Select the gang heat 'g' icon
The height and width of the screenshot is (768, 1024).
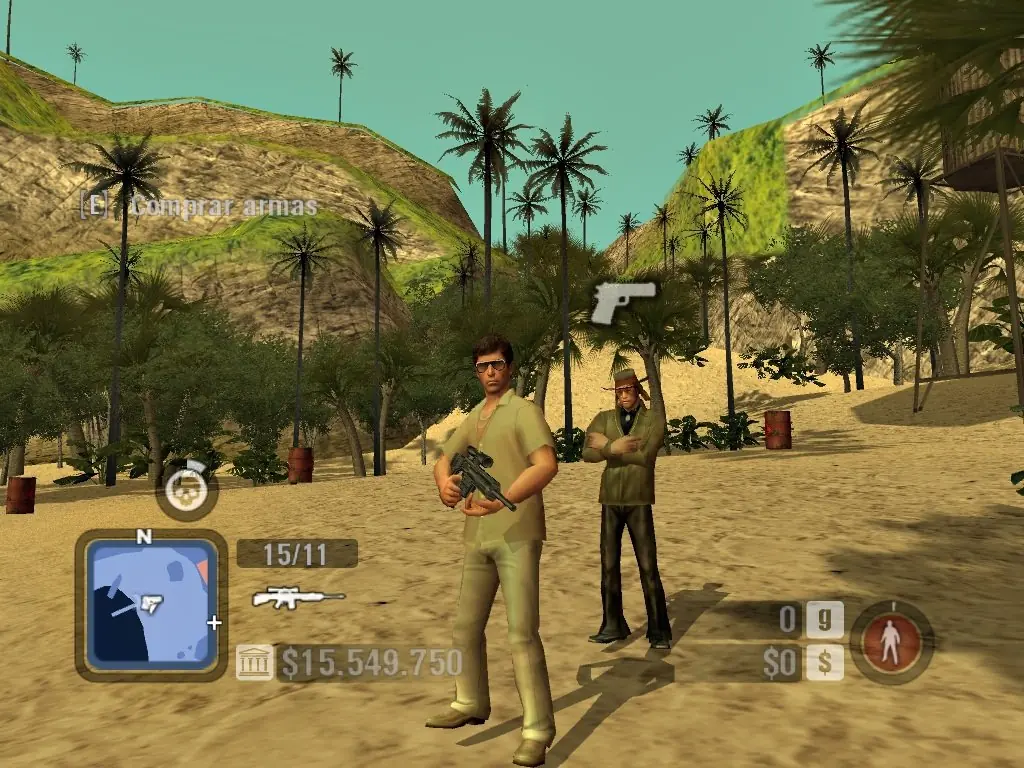(825, 620)
